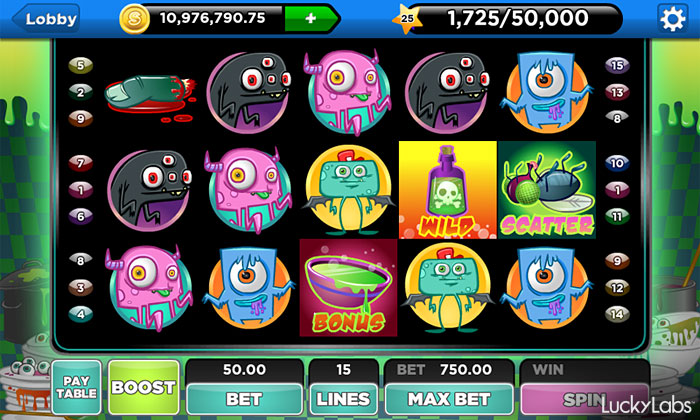
Task: Select payline number 14 marker
Action: [617, 313]
